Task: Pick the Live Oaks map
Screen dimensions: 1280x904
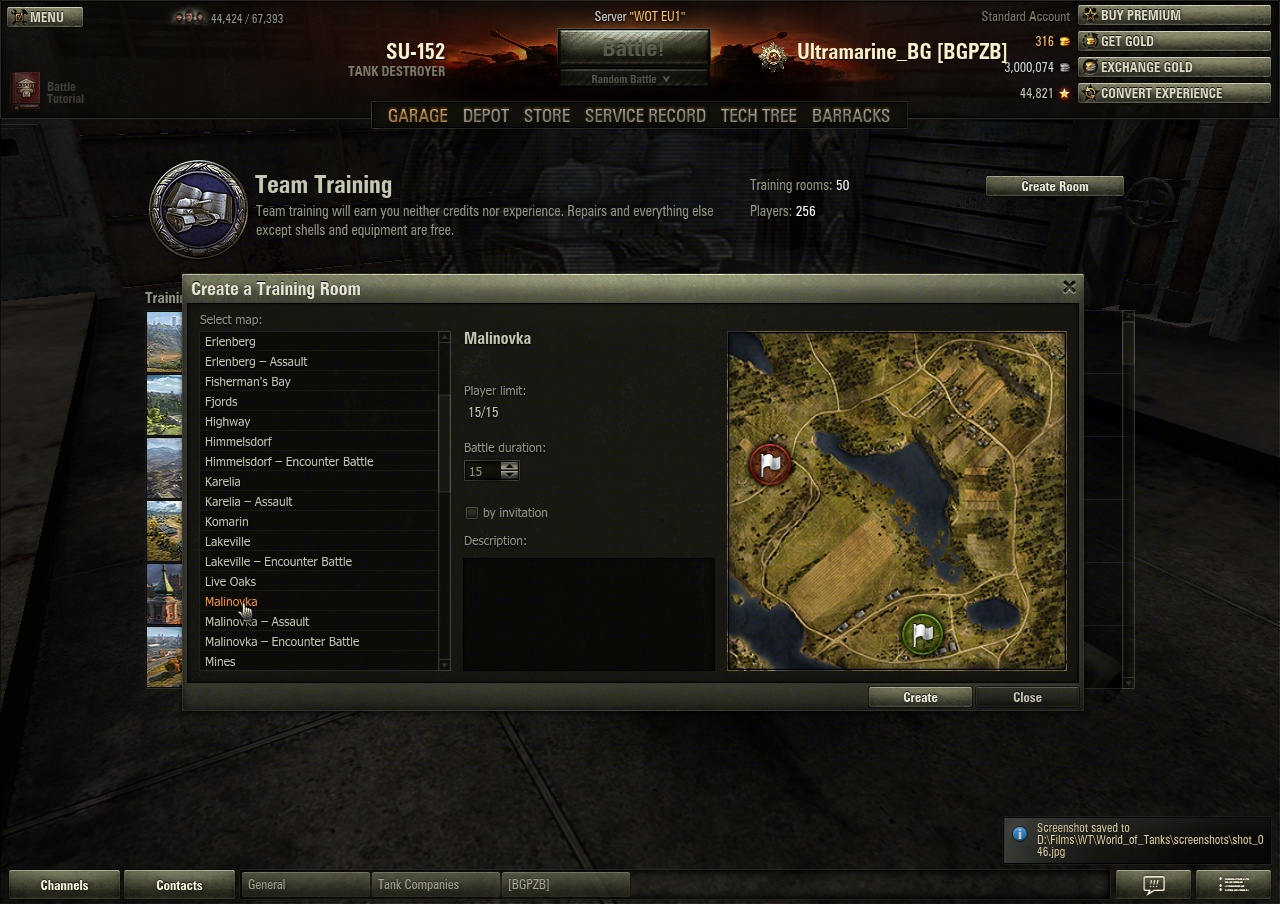Action: [x=230, y=581]
